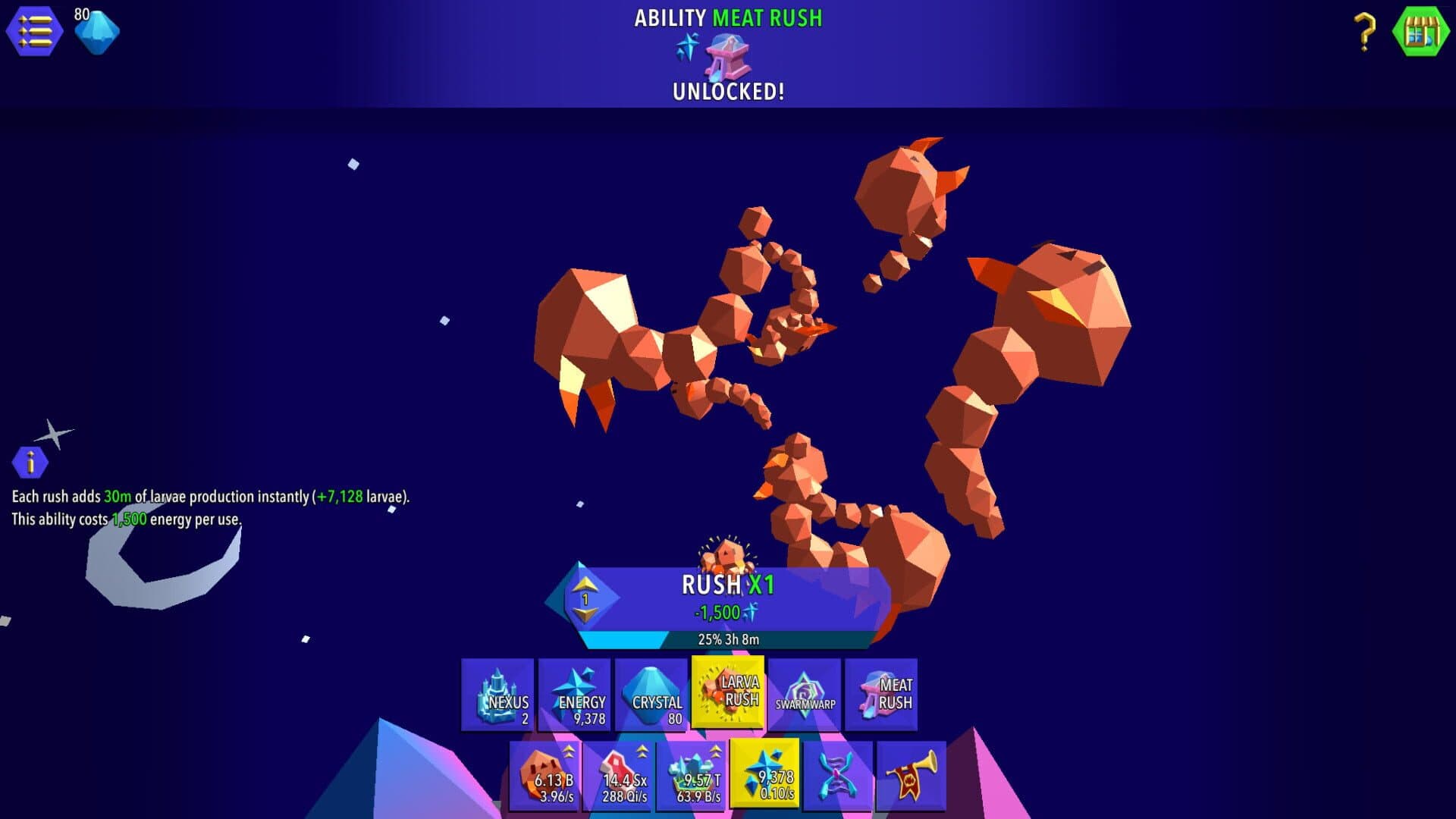Choose the Swarmwarp ability
Viewport: 1456px width, 819px height.
pos(805,695)
